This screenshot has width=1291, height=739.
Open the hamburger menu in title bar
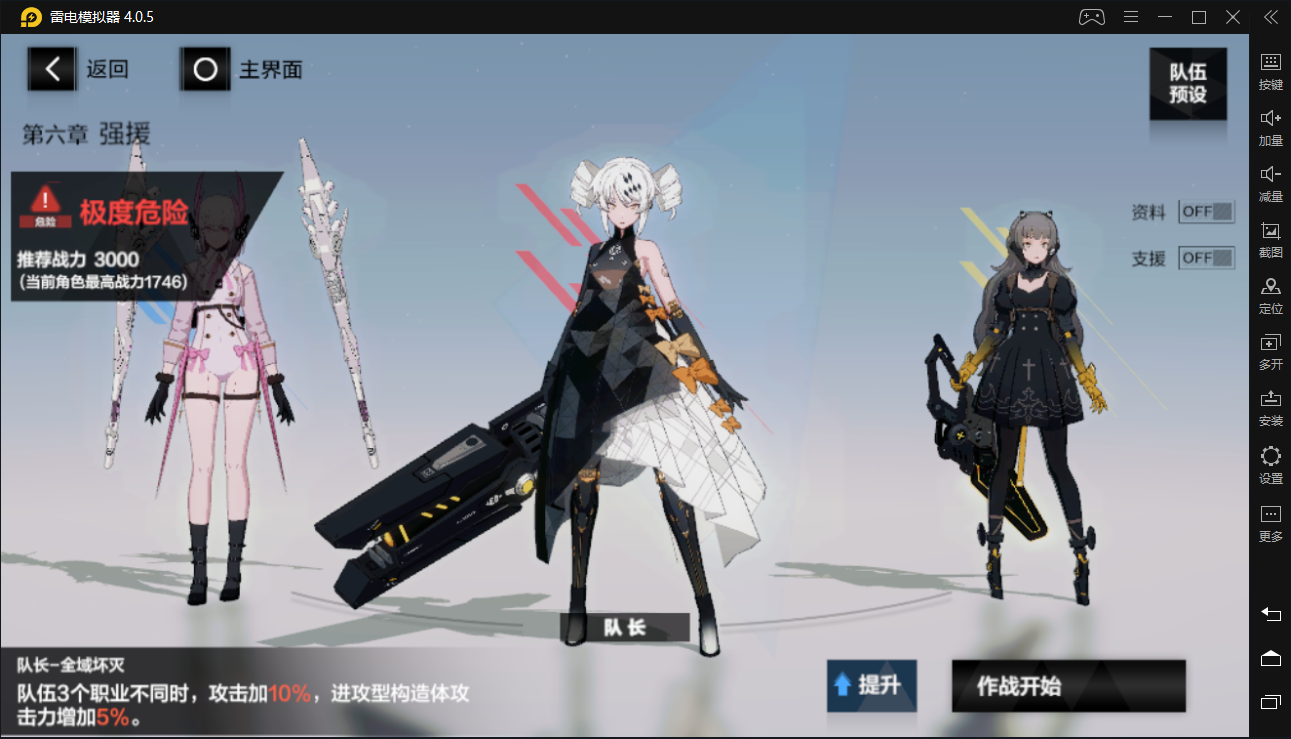[1131, 16]
